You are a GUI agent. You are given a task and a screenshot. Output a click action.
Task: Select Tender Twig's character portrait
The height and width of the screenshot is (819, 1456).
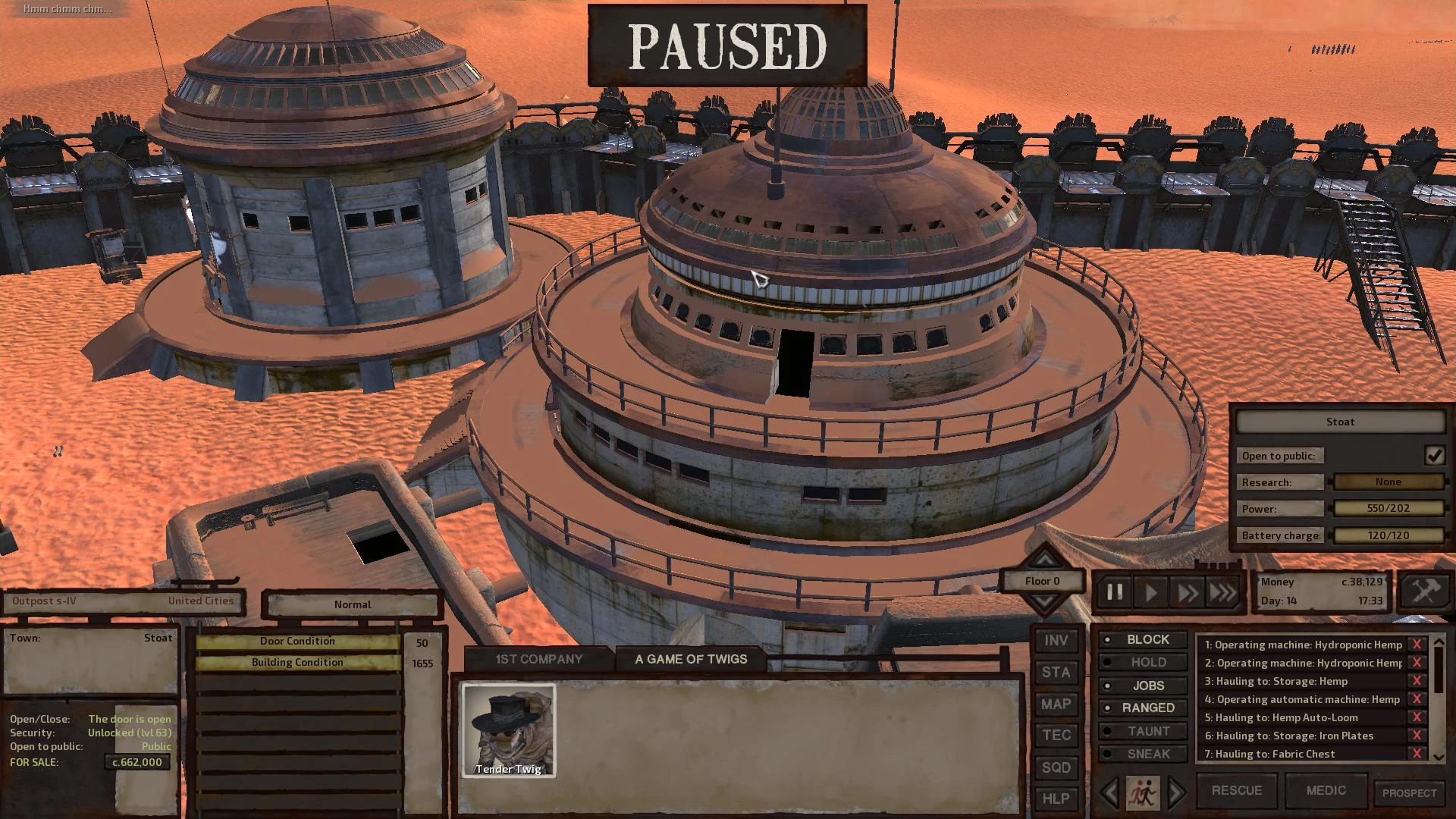[509, 730]
